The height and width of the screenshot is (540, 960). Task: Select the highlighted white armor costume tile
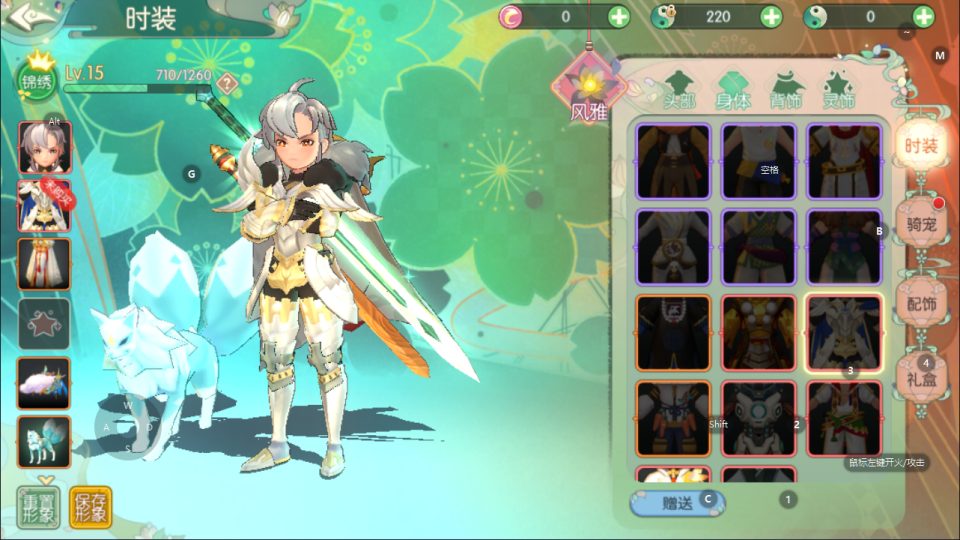click(844, 332)
